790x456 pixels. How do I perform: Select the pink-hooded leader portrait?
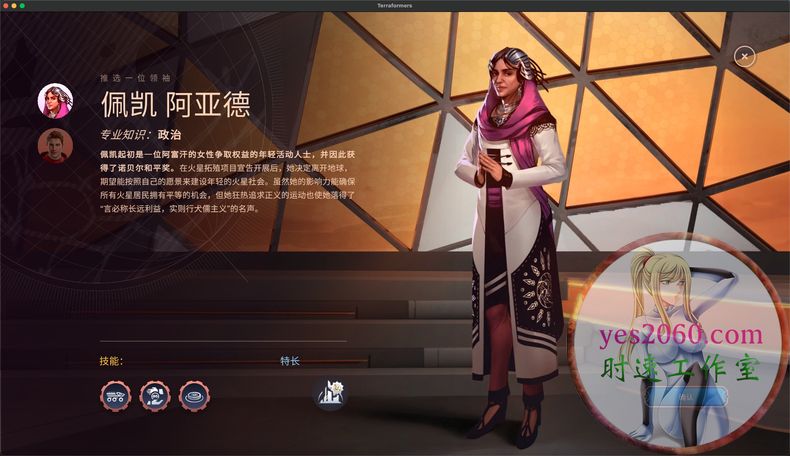click(x=55, y=101)
